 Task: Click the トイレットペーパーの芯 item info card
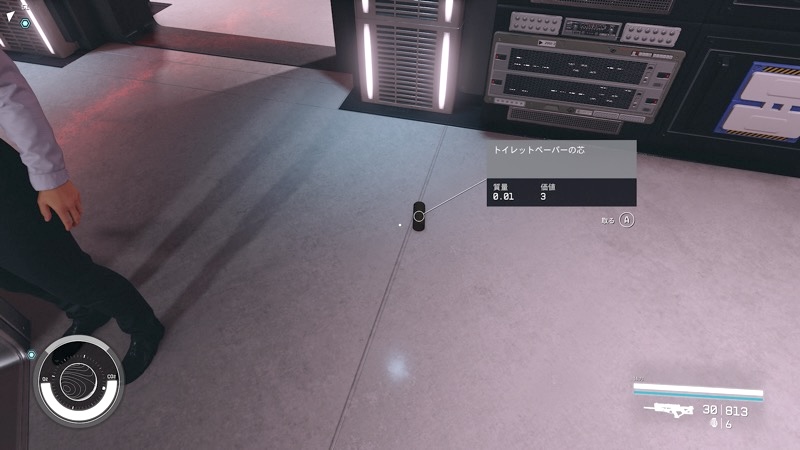562,172
